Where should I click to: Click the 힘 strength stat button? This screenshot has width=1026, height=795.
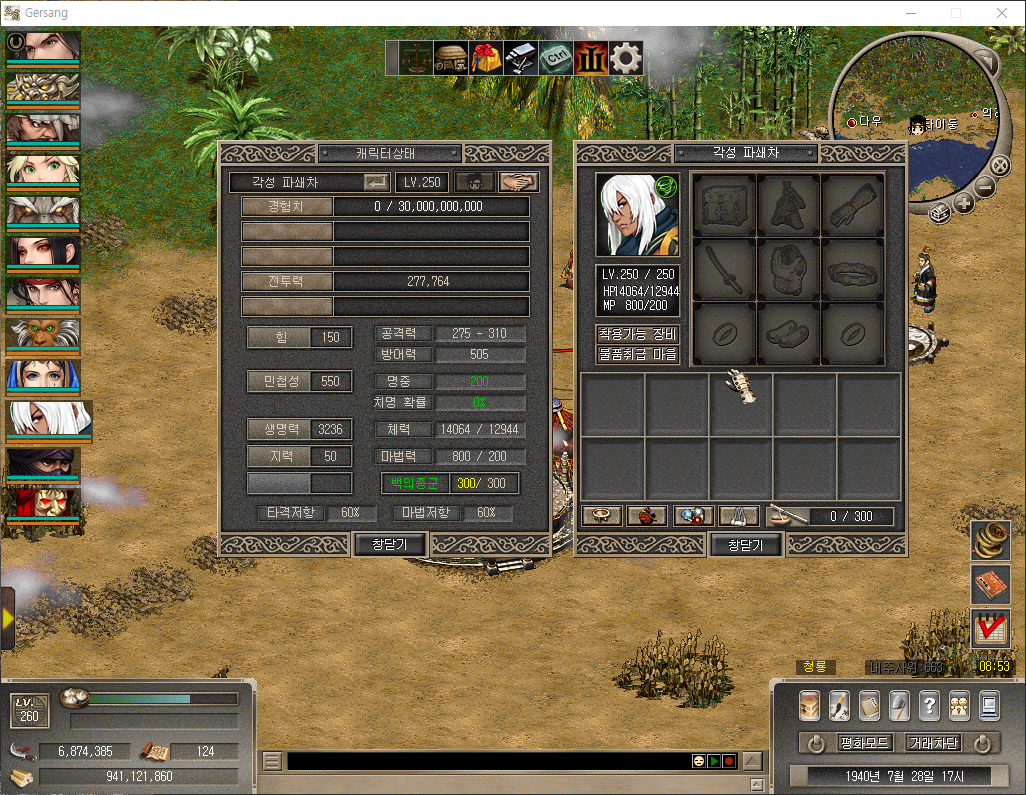point(280,337)
